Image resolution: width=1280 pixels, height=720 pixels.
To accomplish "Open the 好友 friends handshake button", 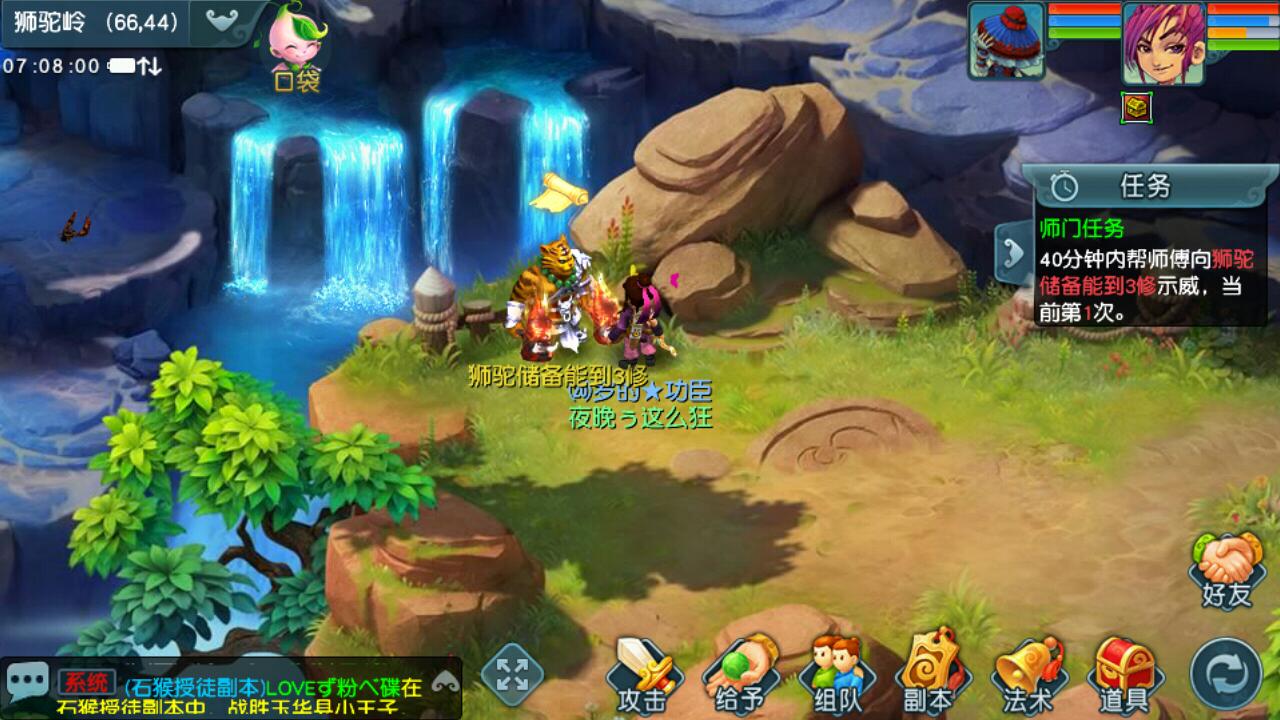I will click(x=1227, y=570).
